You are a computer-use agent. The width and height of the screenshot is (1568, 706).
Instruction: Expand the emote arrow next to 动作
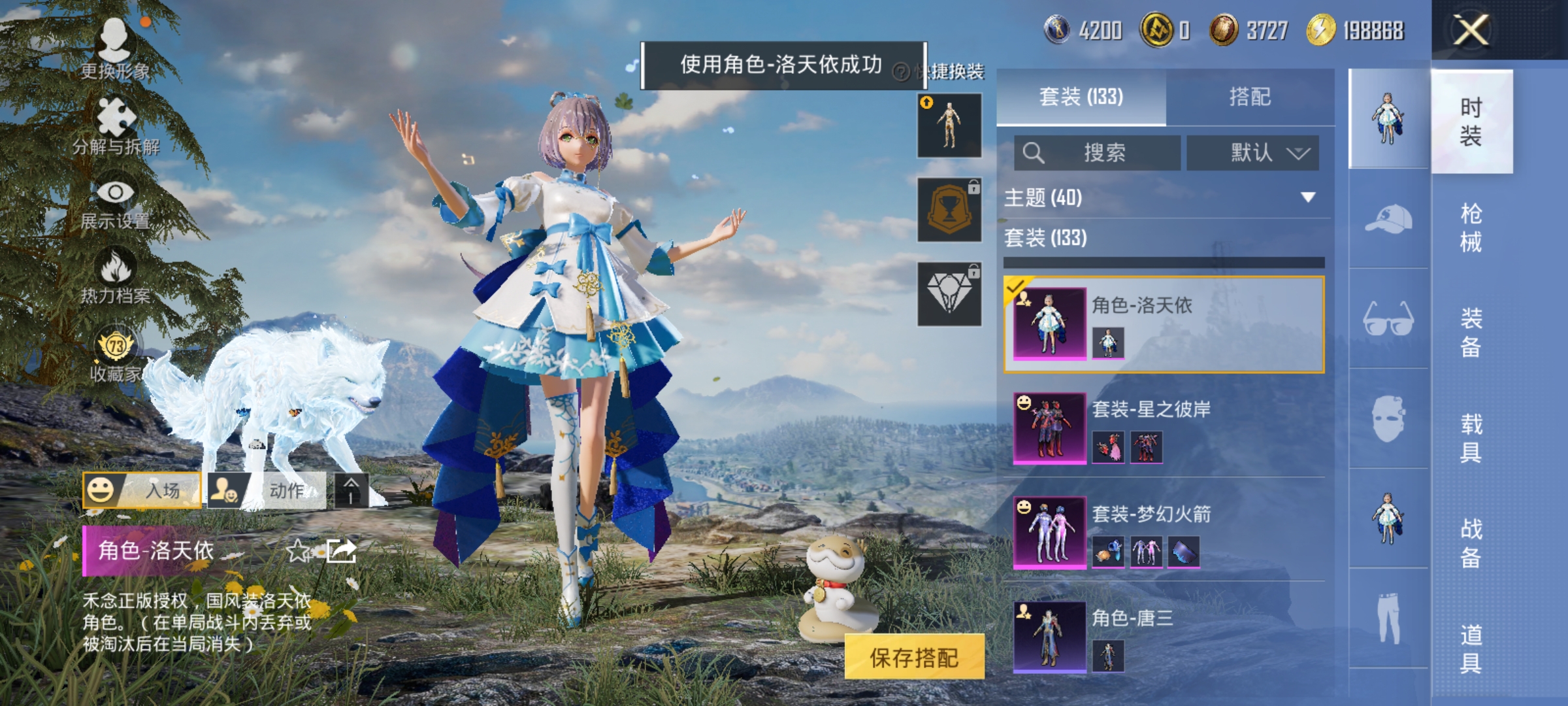pos(351,490)
